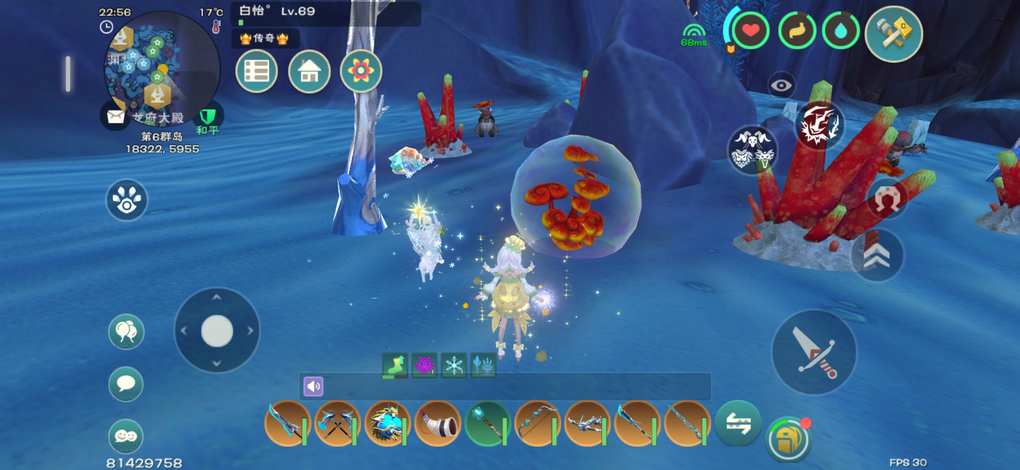Open the speech bubble chat button
The image size is (1020, 470).
tap(126, 383)
